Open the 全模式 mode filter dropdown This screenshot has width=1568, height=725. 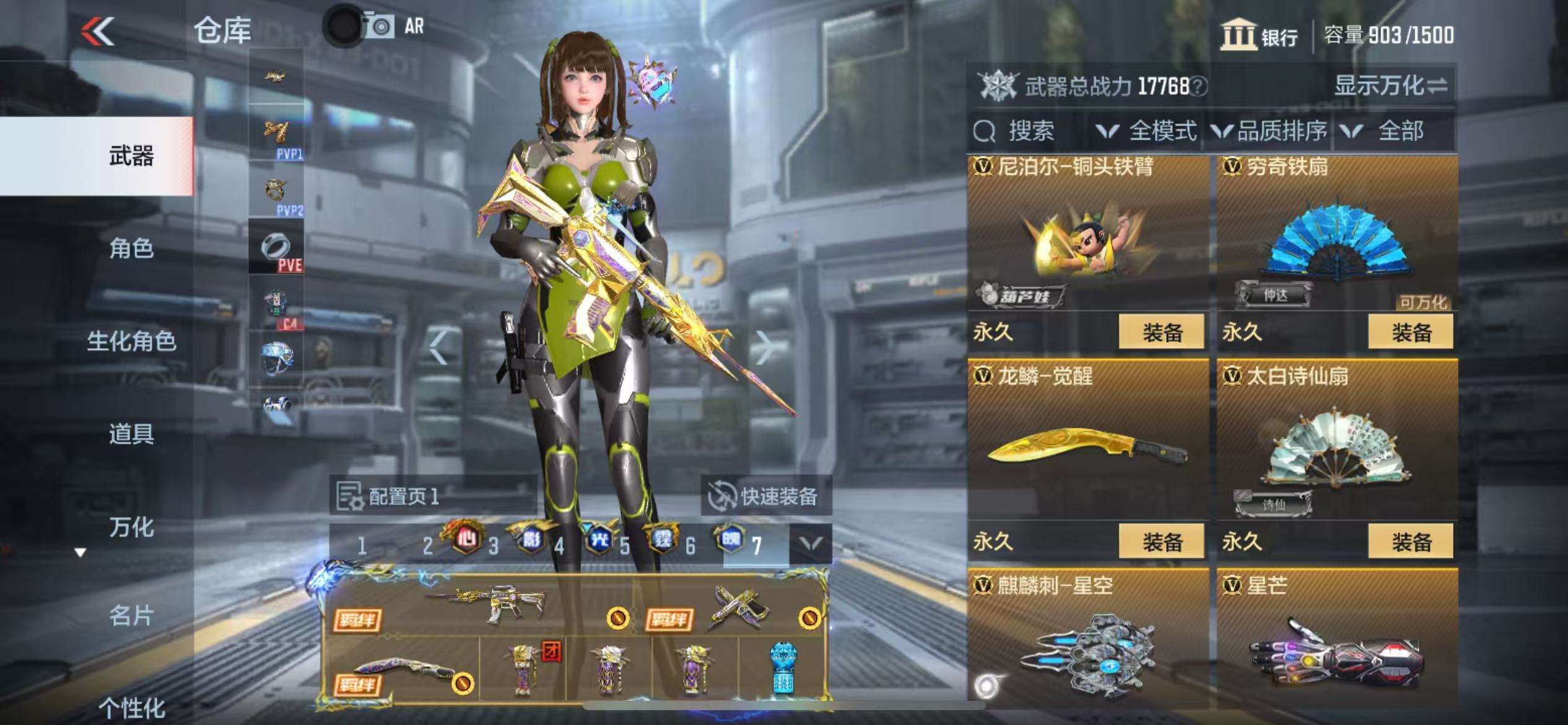click(x=1146, y=131)
